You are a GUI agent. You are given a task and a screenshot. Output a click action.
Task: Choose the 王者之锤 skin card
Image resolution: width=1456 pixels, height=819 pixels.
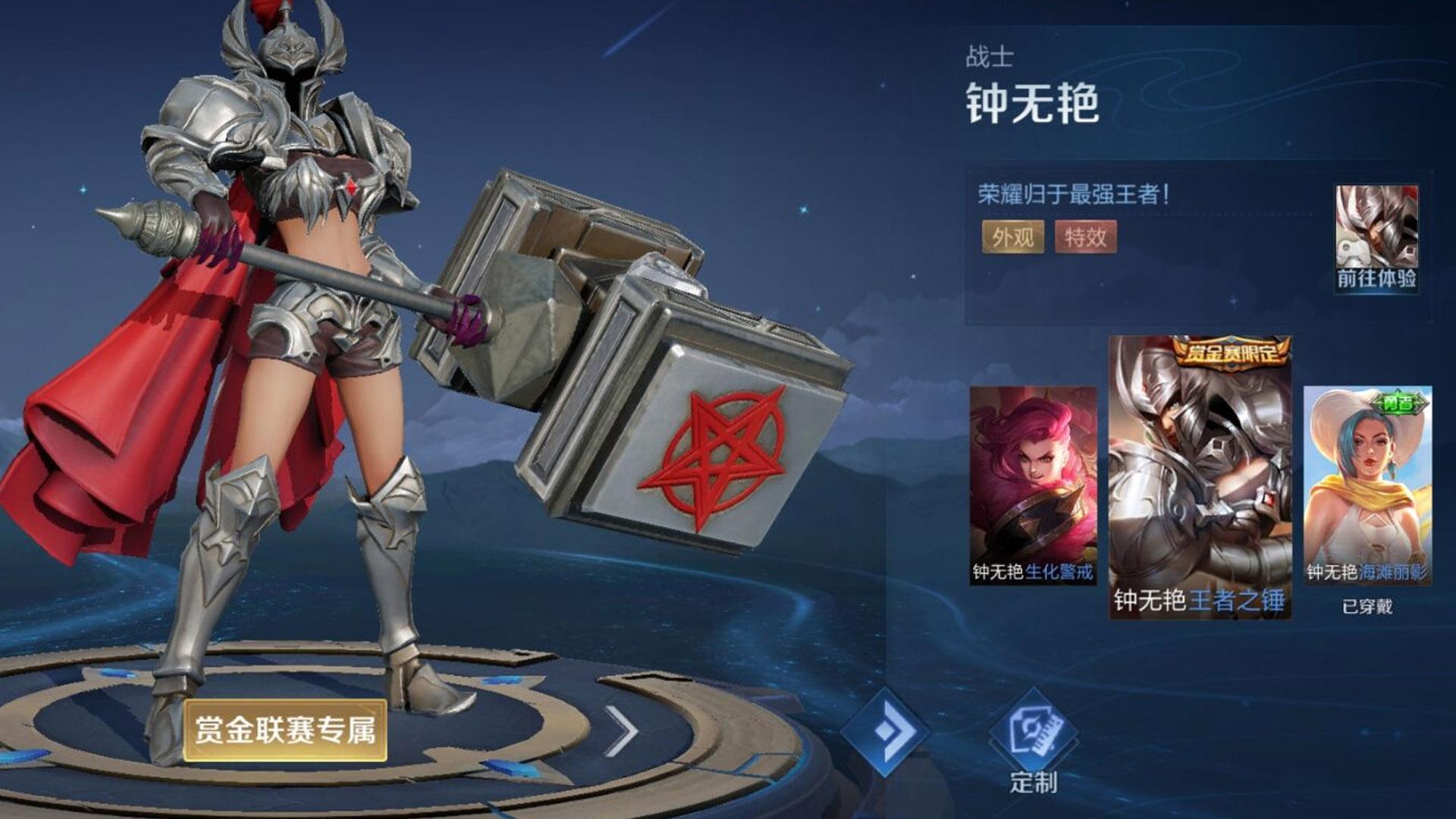point(1200,478)
